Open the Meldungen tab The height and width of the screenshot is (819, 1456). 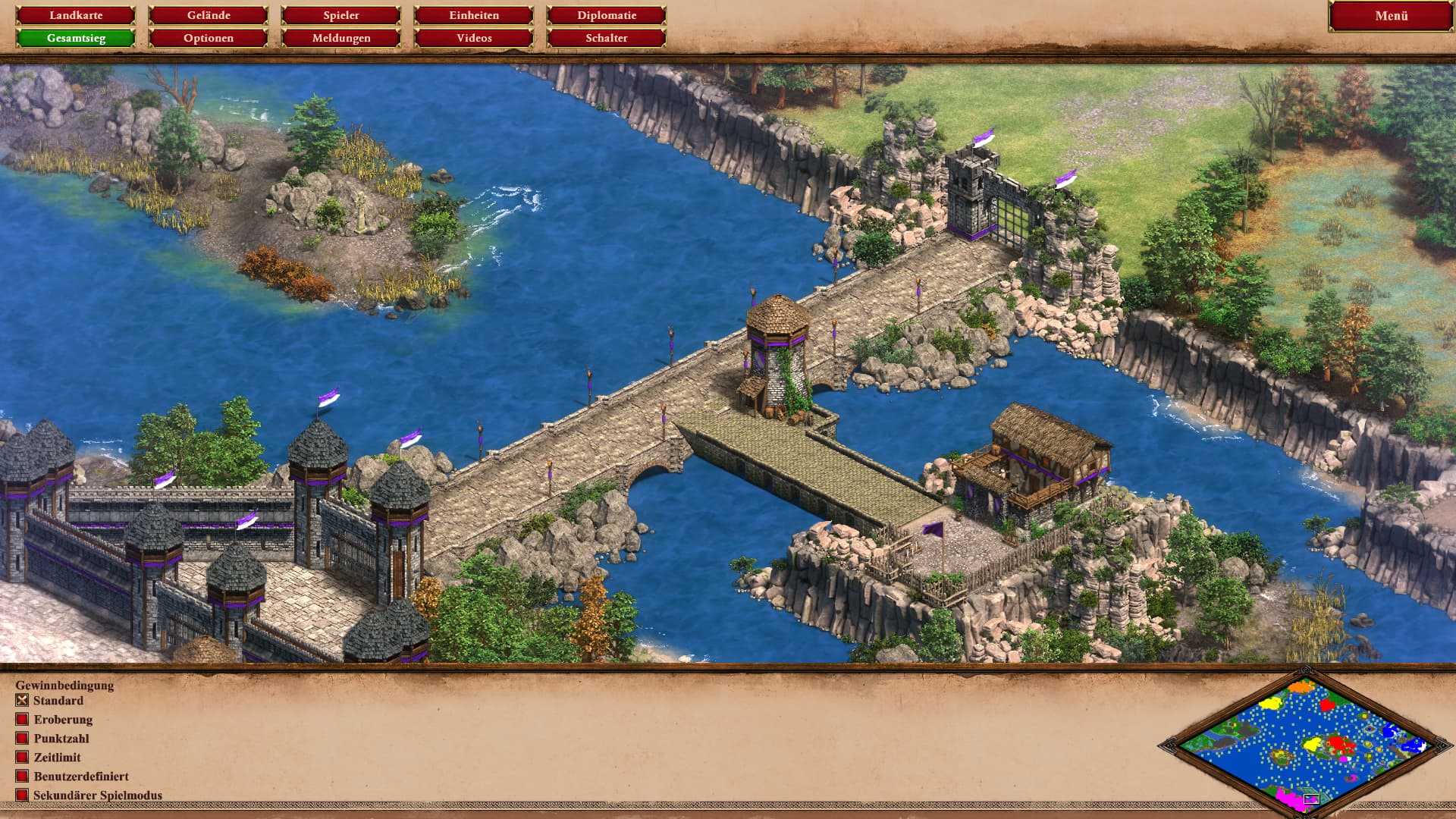[x=341, y=38]
